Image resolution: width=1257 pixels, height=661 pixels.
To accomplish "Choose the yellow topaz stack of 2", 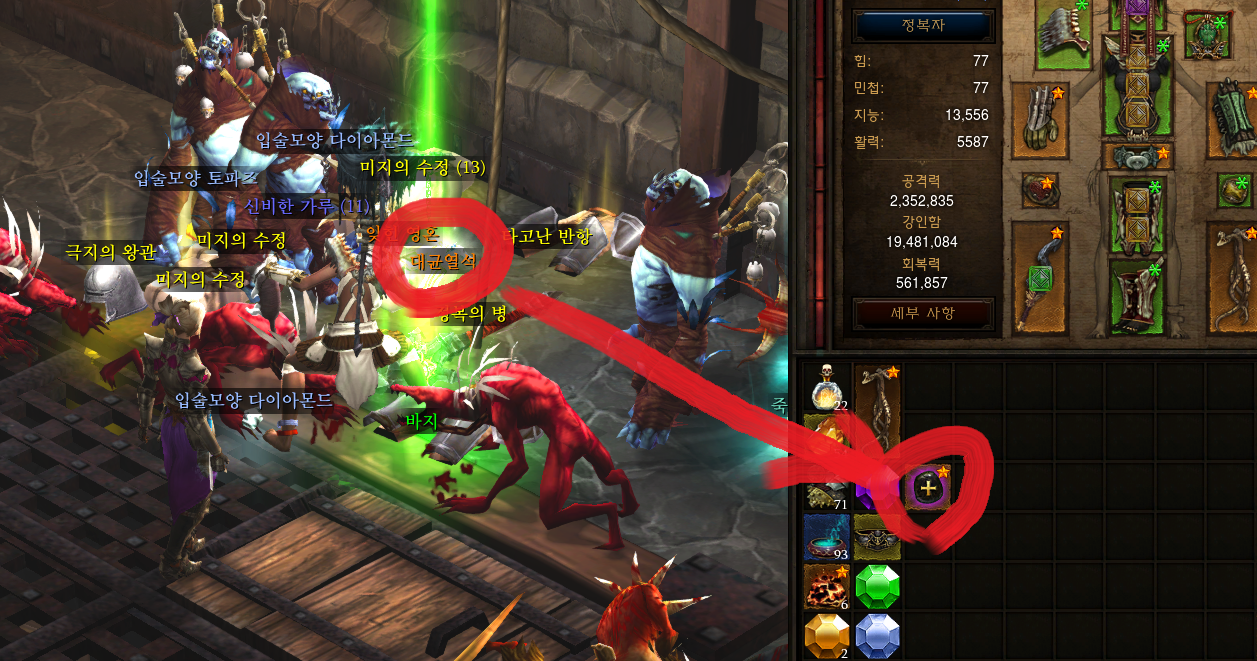I will click(x=826, y=636).
